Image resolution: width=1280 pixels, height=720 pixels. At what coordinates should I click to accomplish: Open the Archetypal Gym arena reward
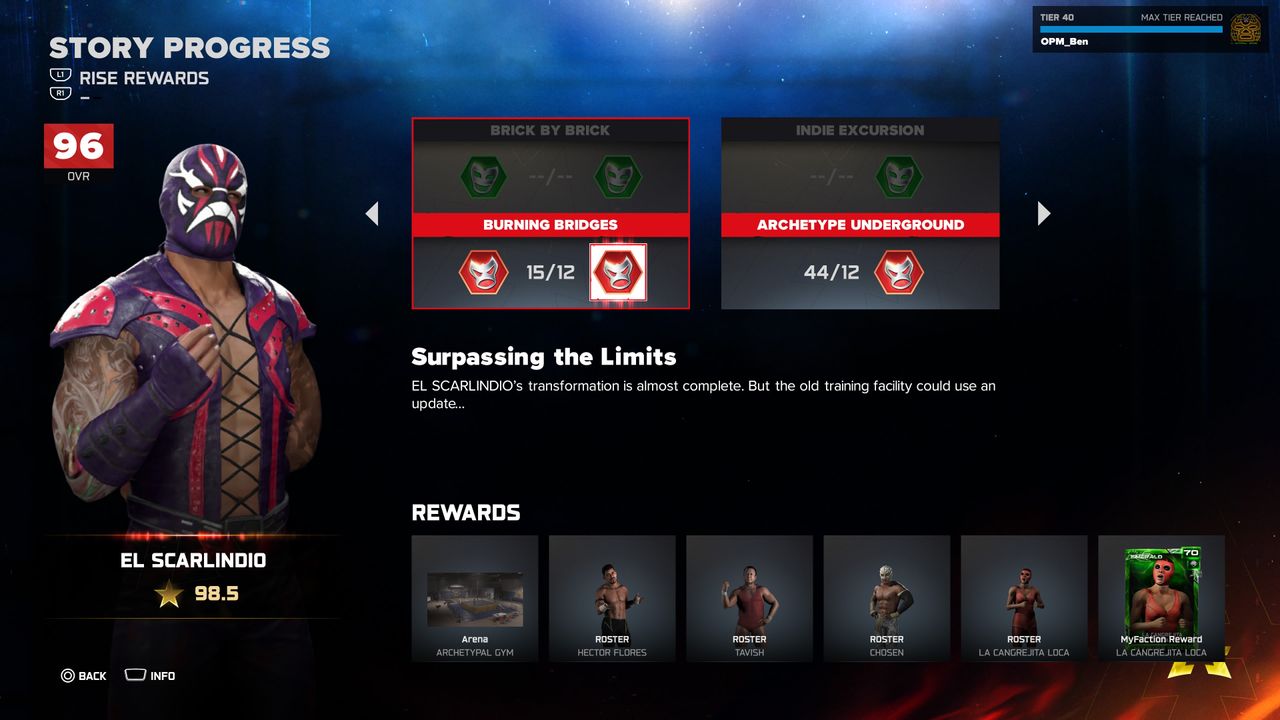[x=475, y=598]
